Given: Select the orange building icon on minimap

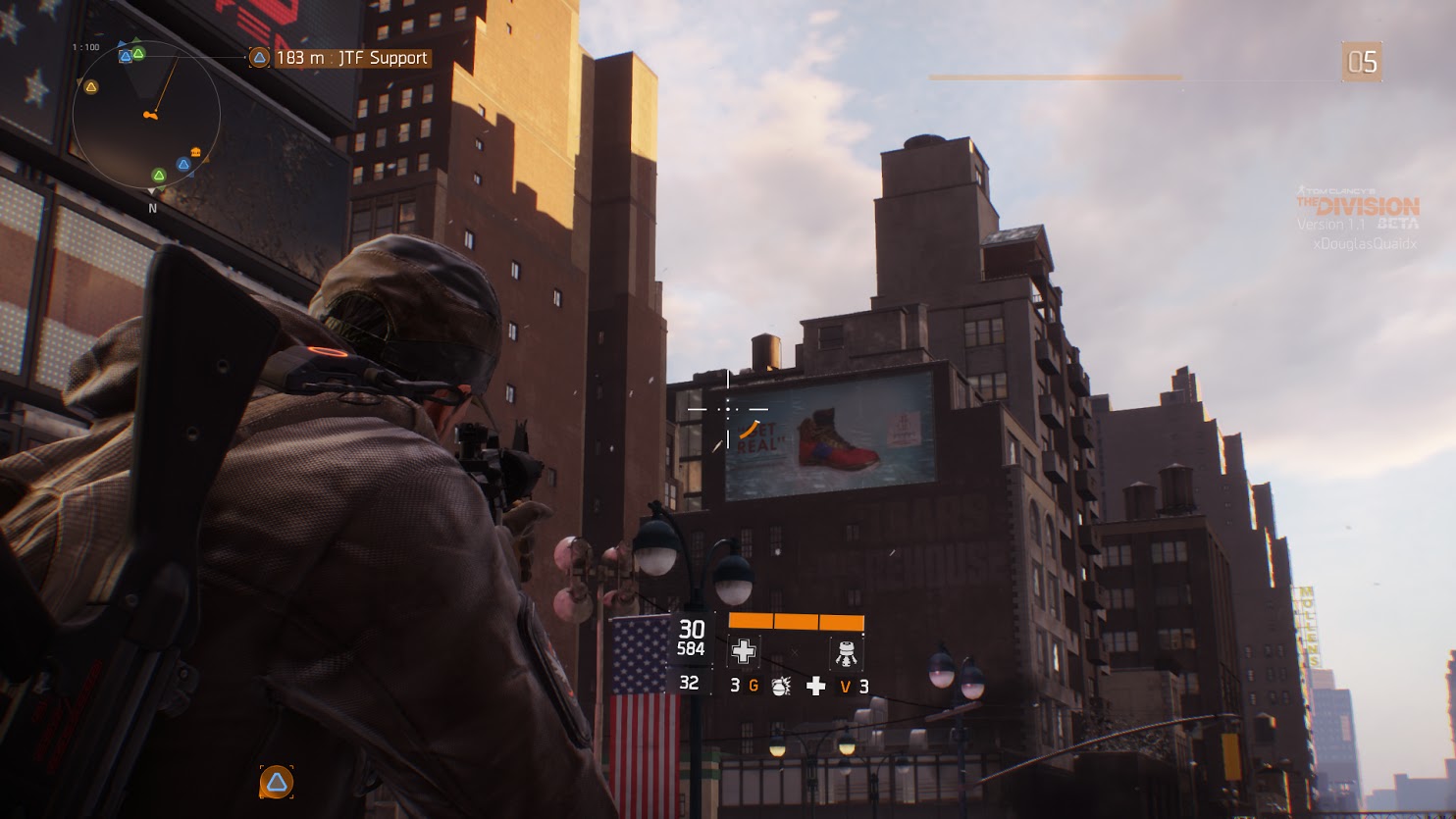Looking at the screenshot, I should click(197, 153).
